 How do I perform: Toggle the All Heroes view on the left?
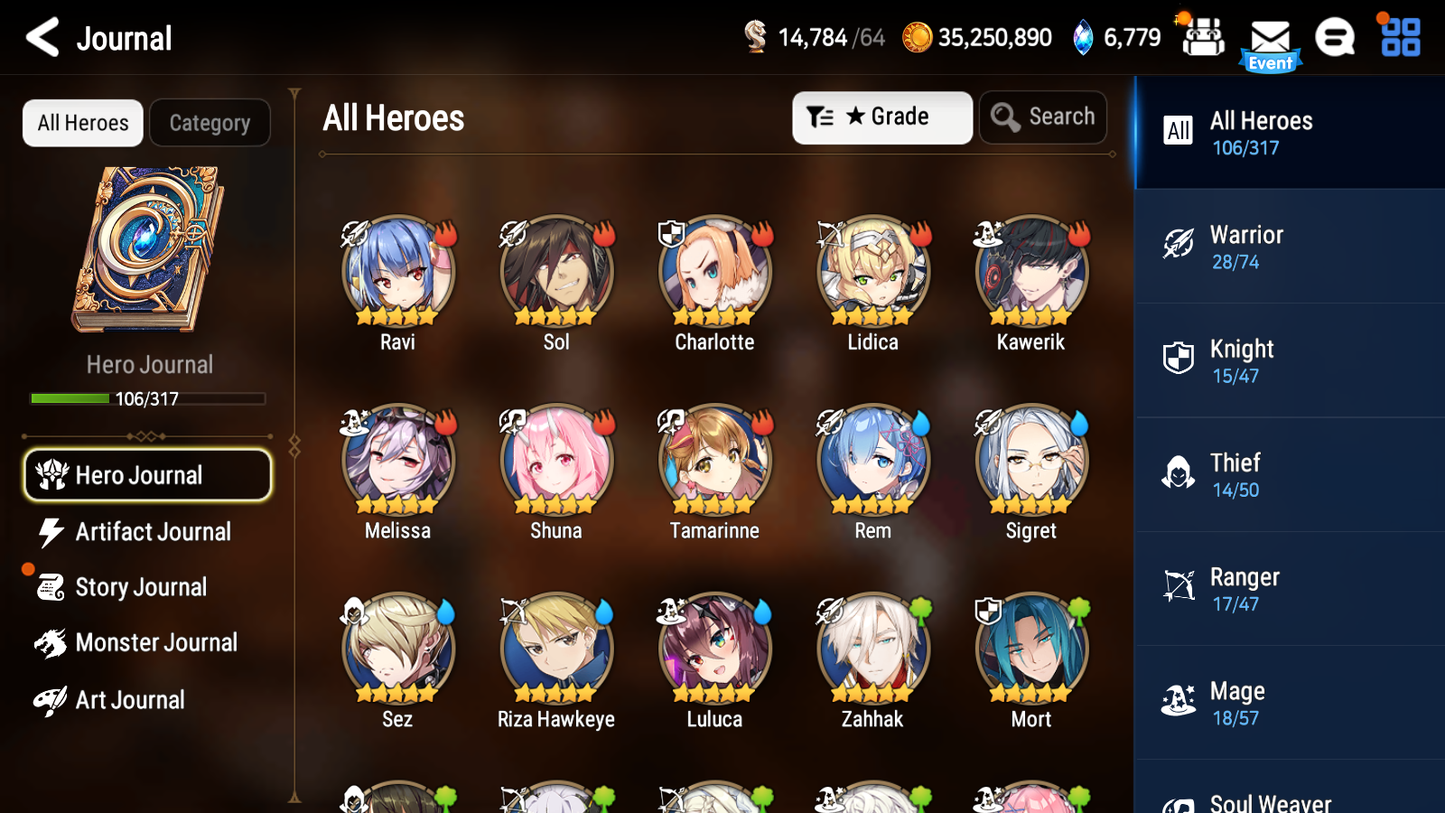pyautogui.click(x=82, y=122)
